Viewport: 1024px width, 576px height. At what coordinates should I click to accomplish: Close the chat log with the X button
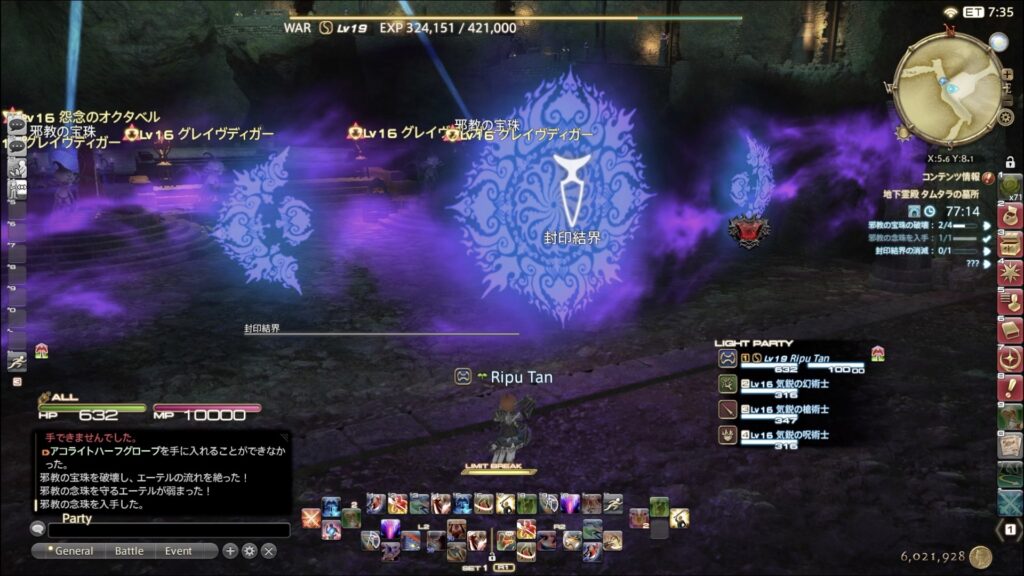point(268,551)
